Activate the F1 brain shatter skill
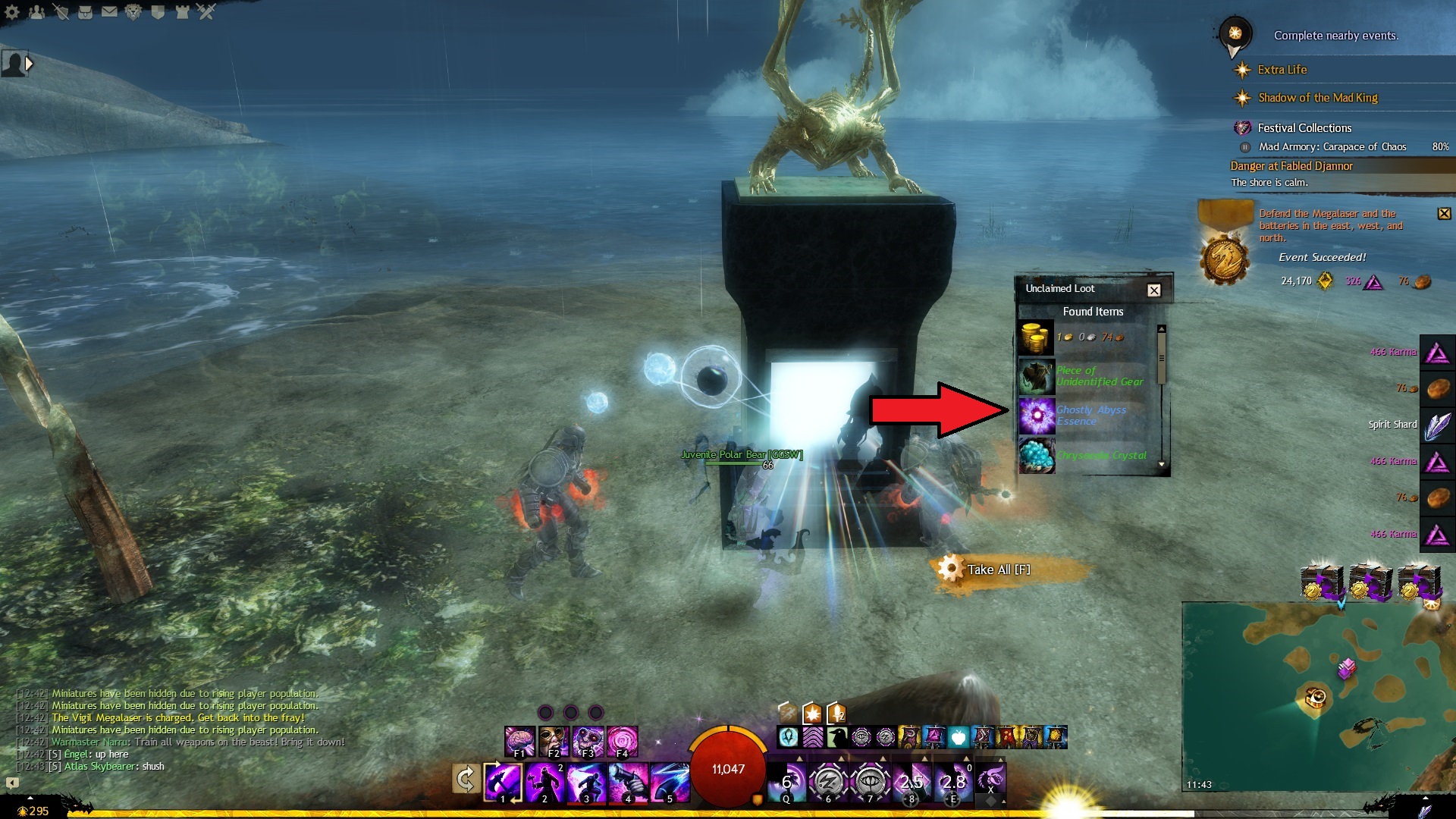1456x819 pixels. [520, 741]
